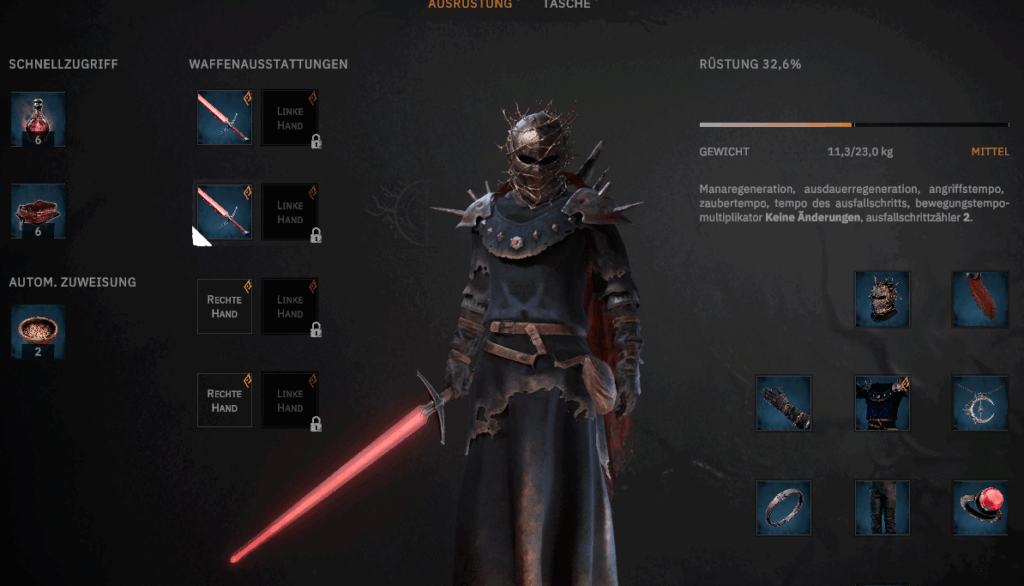Choose the leg armor trousers slot
The image size is (1024, 586).
[x=882, y=508]
